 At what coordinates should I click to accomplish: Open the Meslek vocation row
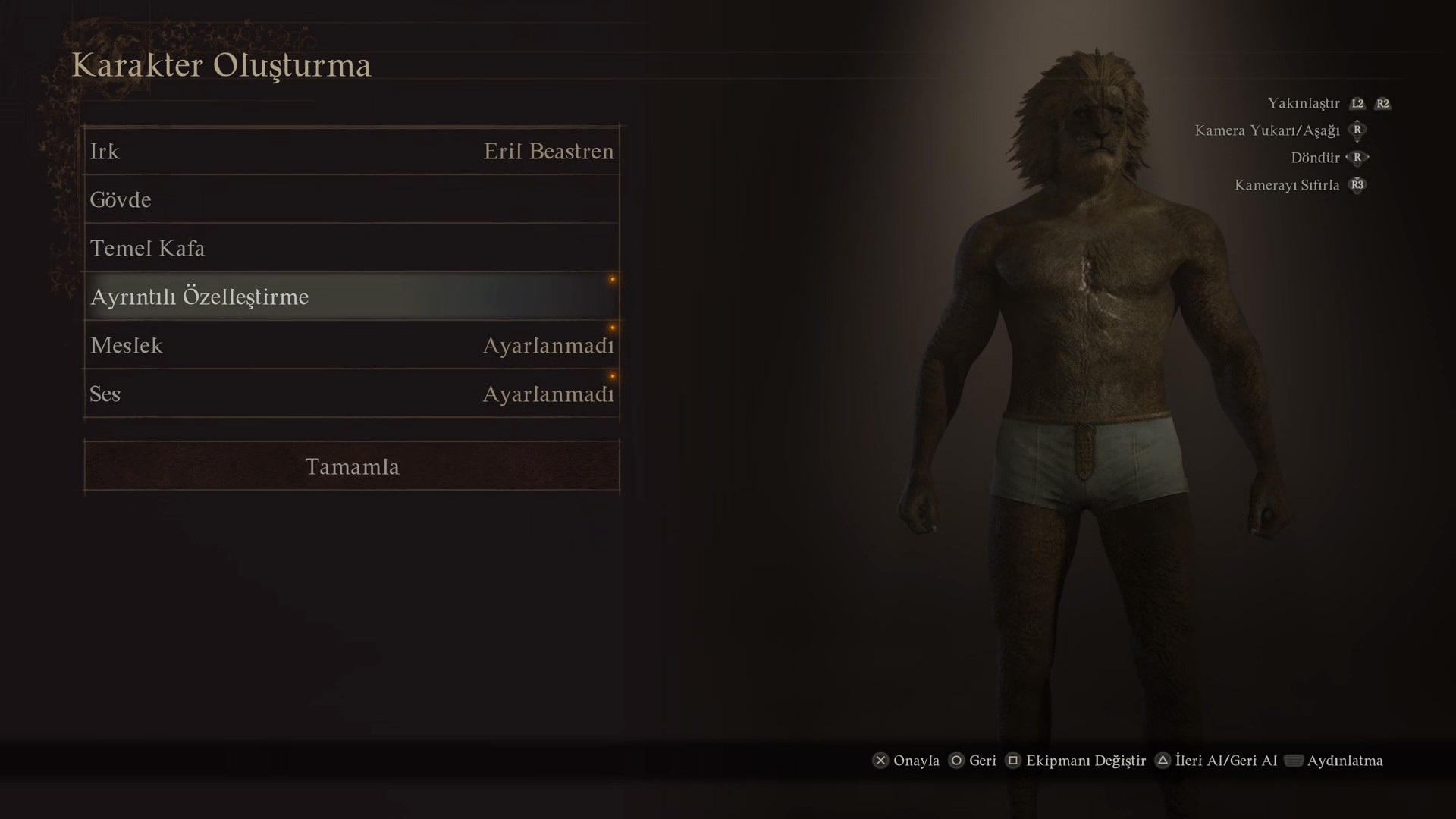click(351, 346)
